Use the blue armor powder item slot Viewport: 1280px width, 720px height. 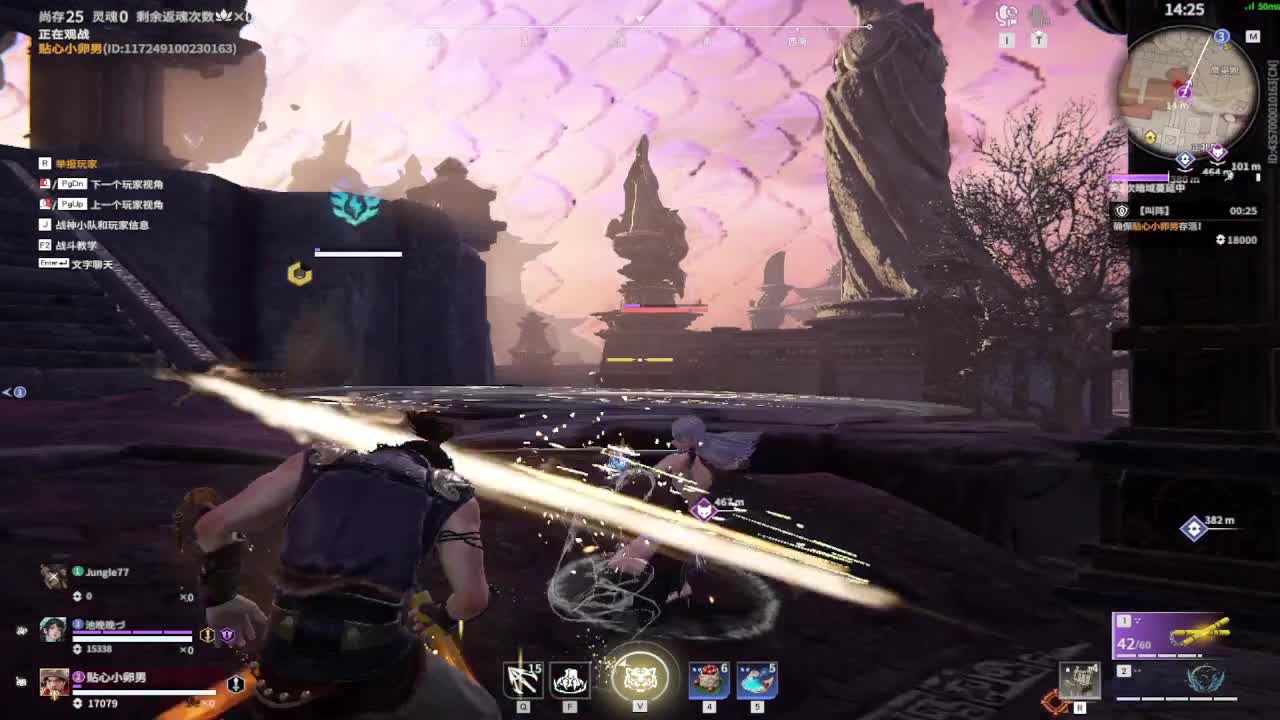point(757,680)
